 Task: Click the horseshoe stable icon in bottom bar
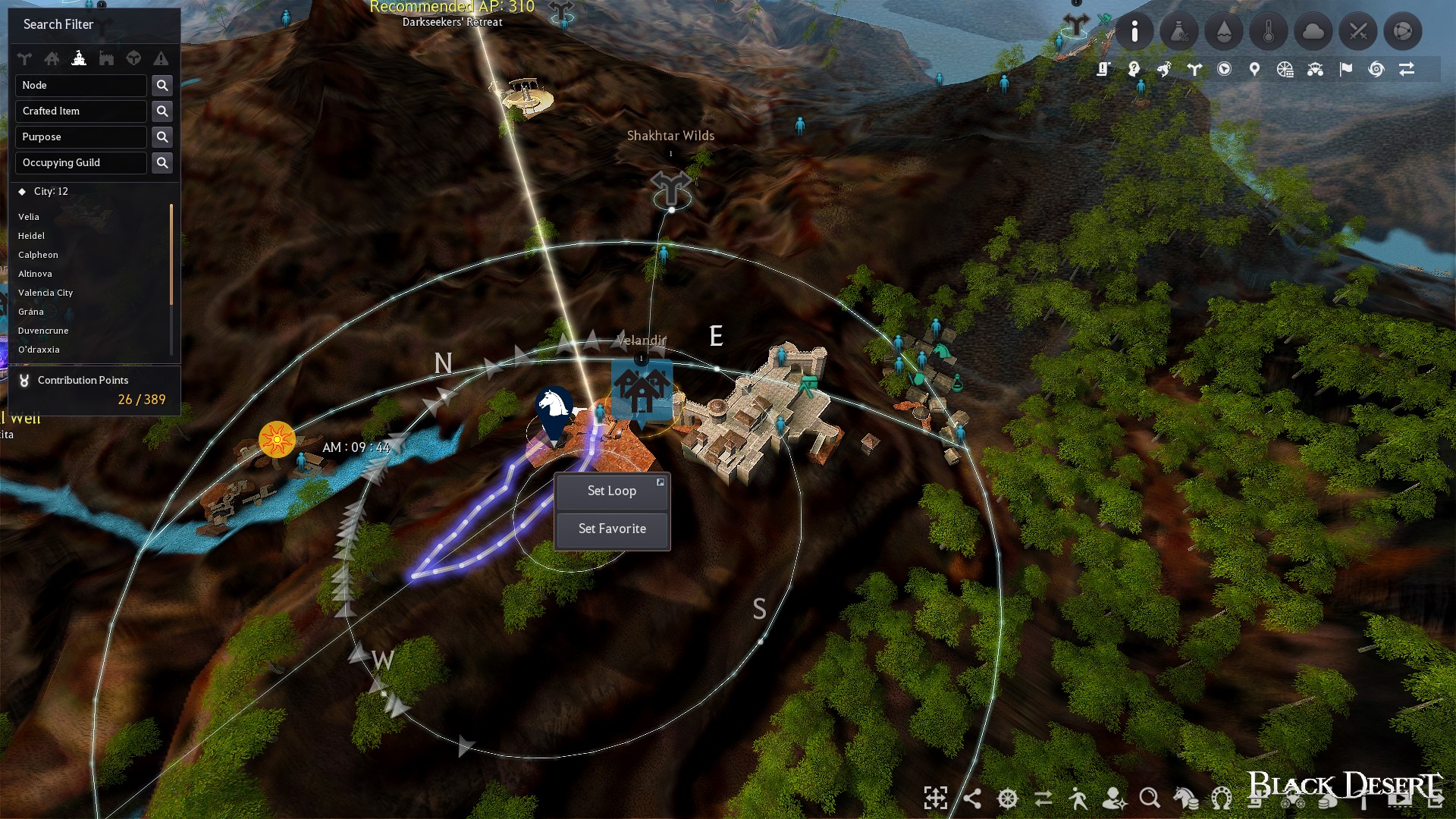pos(1220,799)
